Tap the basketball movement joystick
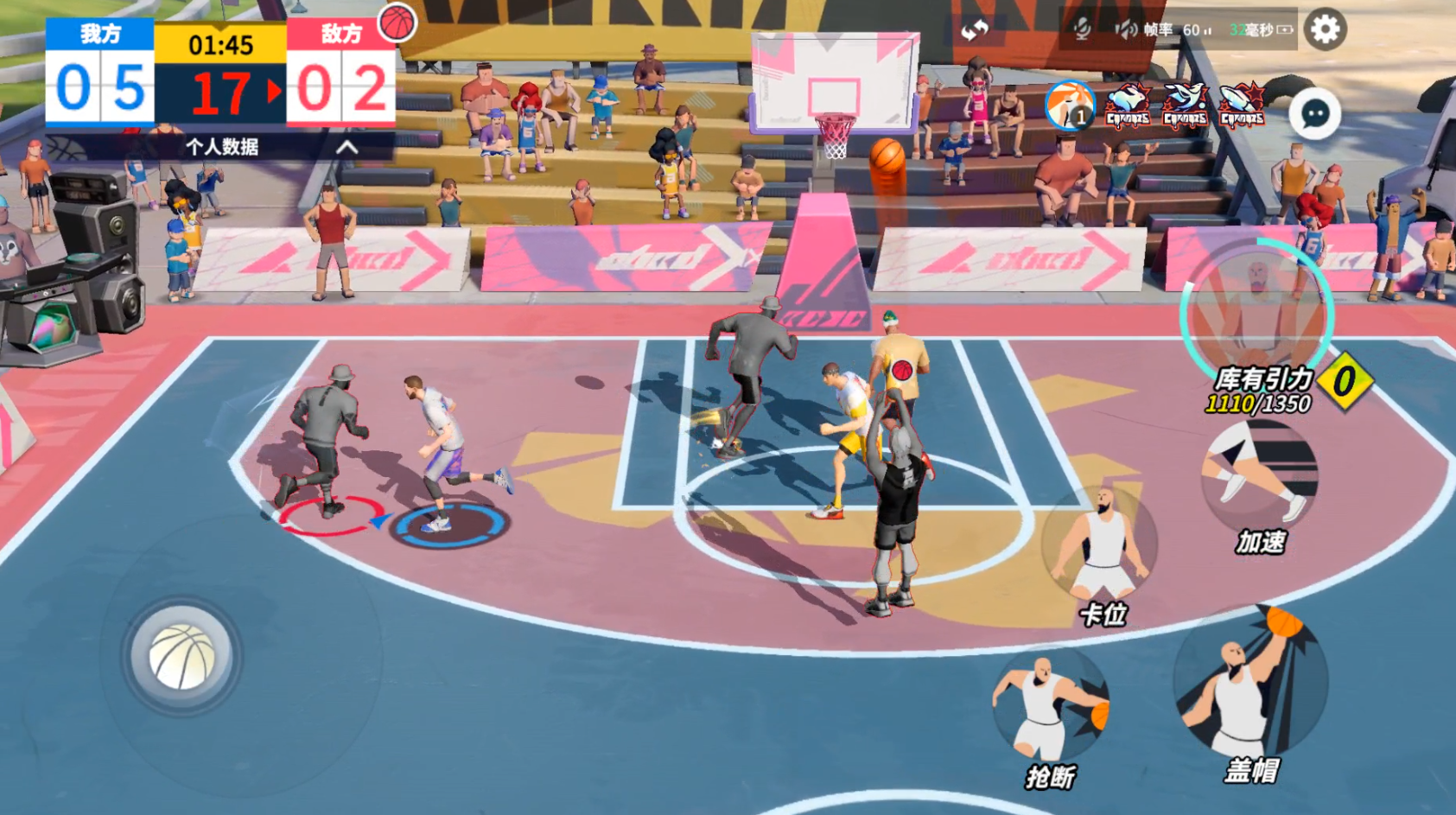Viewport: 1456px width, 815px height. click(x=182, y=656)
